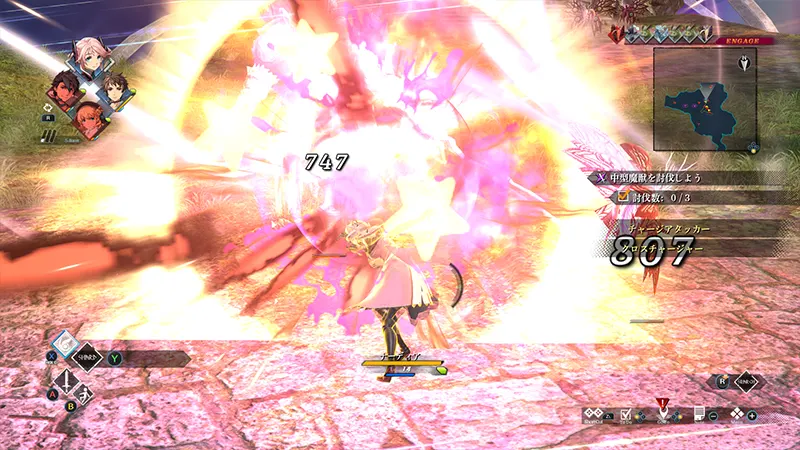Use the running figure dodge icon
This screenshot has width=800, height=450.
tap(85, 394)
